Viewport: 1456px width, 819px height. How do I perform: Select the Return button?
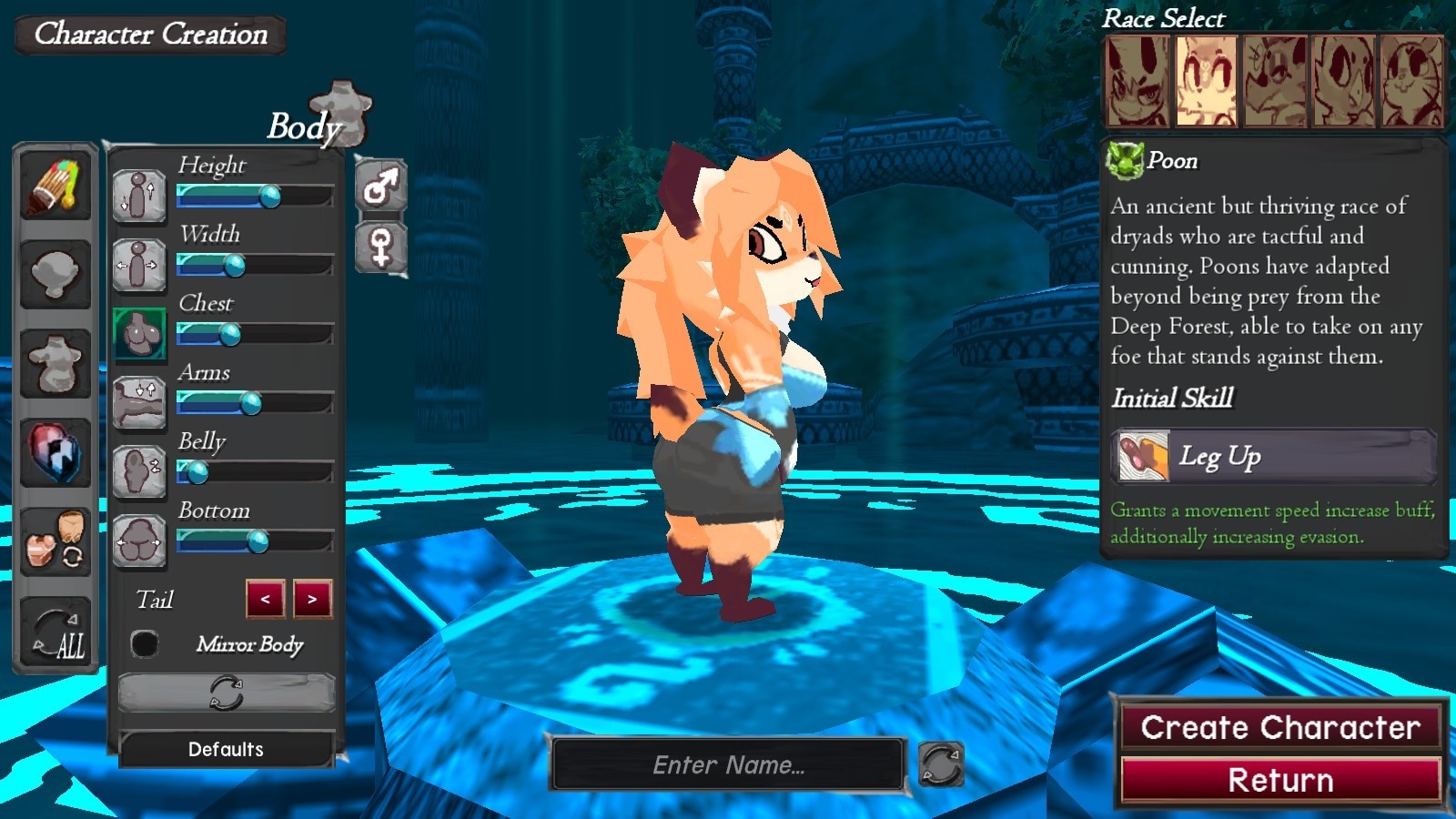pyautogui.click(x=1279, y=781)
